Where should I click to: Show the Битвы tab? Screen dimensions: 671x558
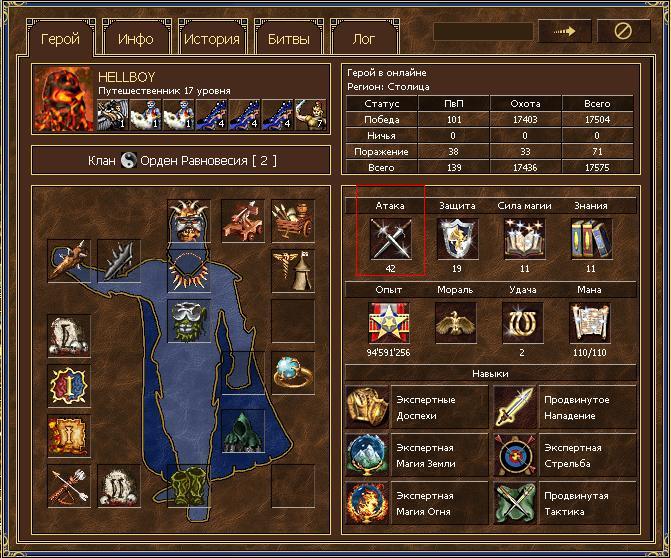click(288, 40)
